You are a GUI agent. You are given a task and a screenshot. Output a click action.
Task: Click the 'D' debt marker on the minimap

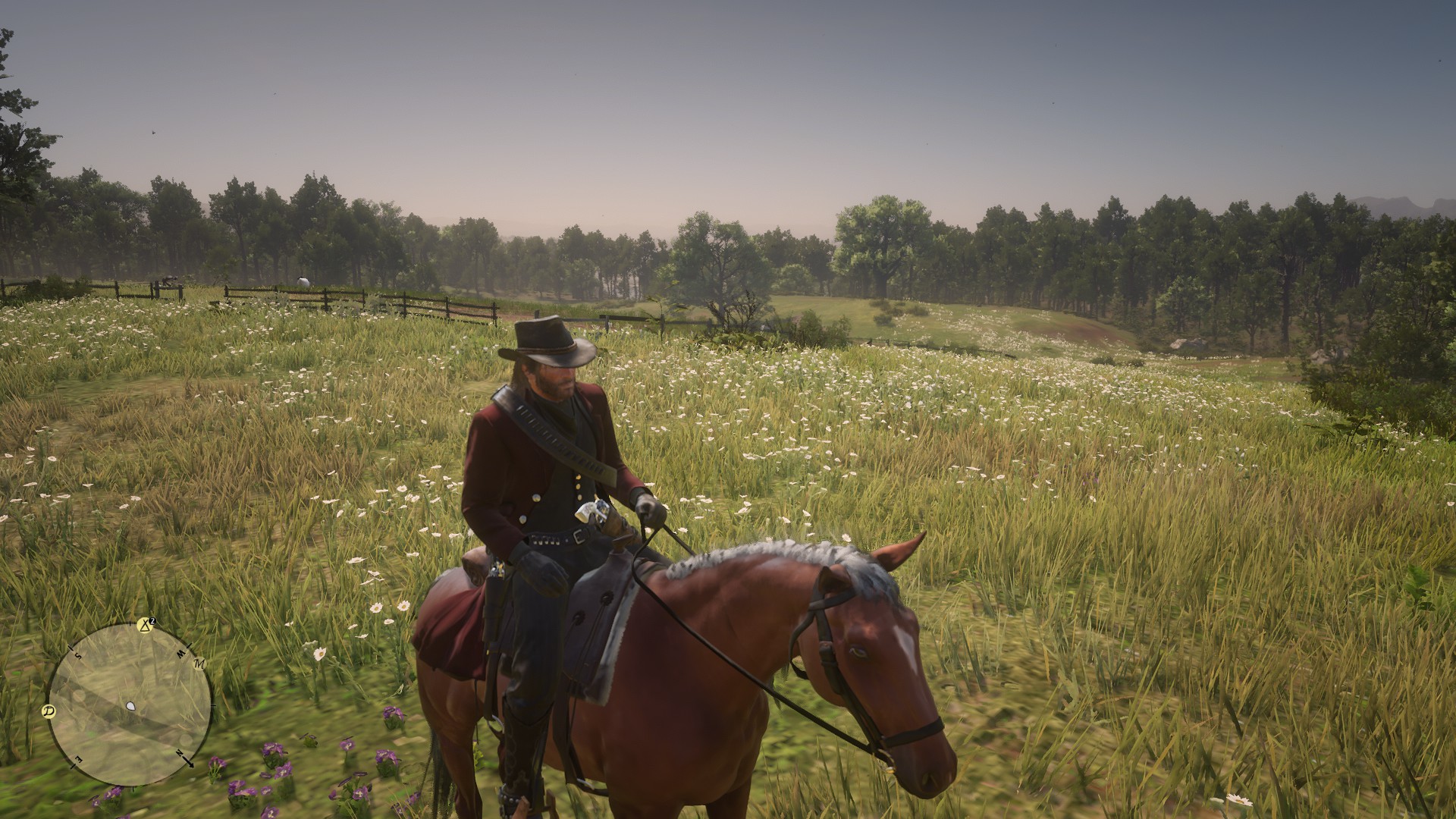tap(48, 711)
